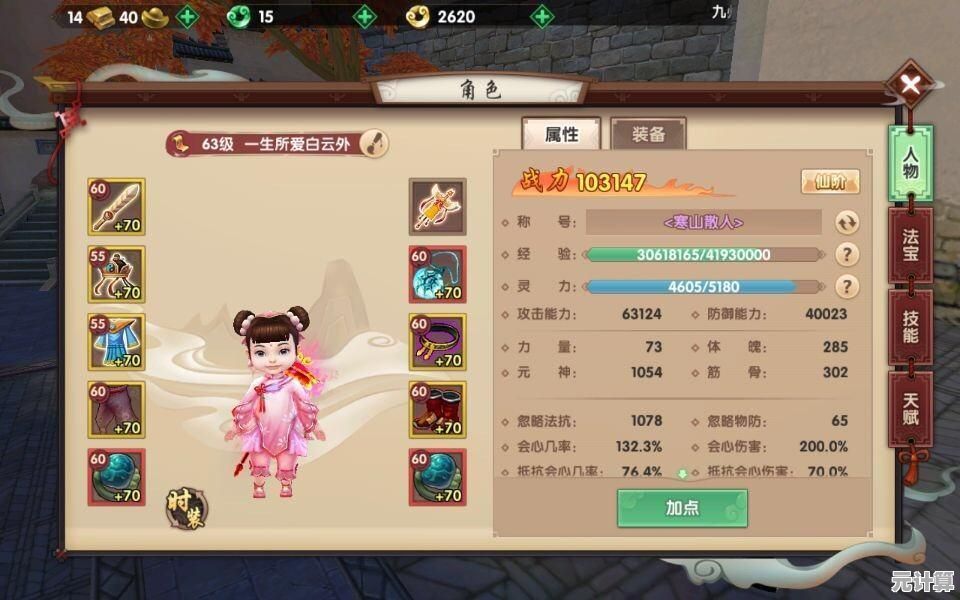
Task: Click the edit icon beside the character name
Action: [374, 143]
